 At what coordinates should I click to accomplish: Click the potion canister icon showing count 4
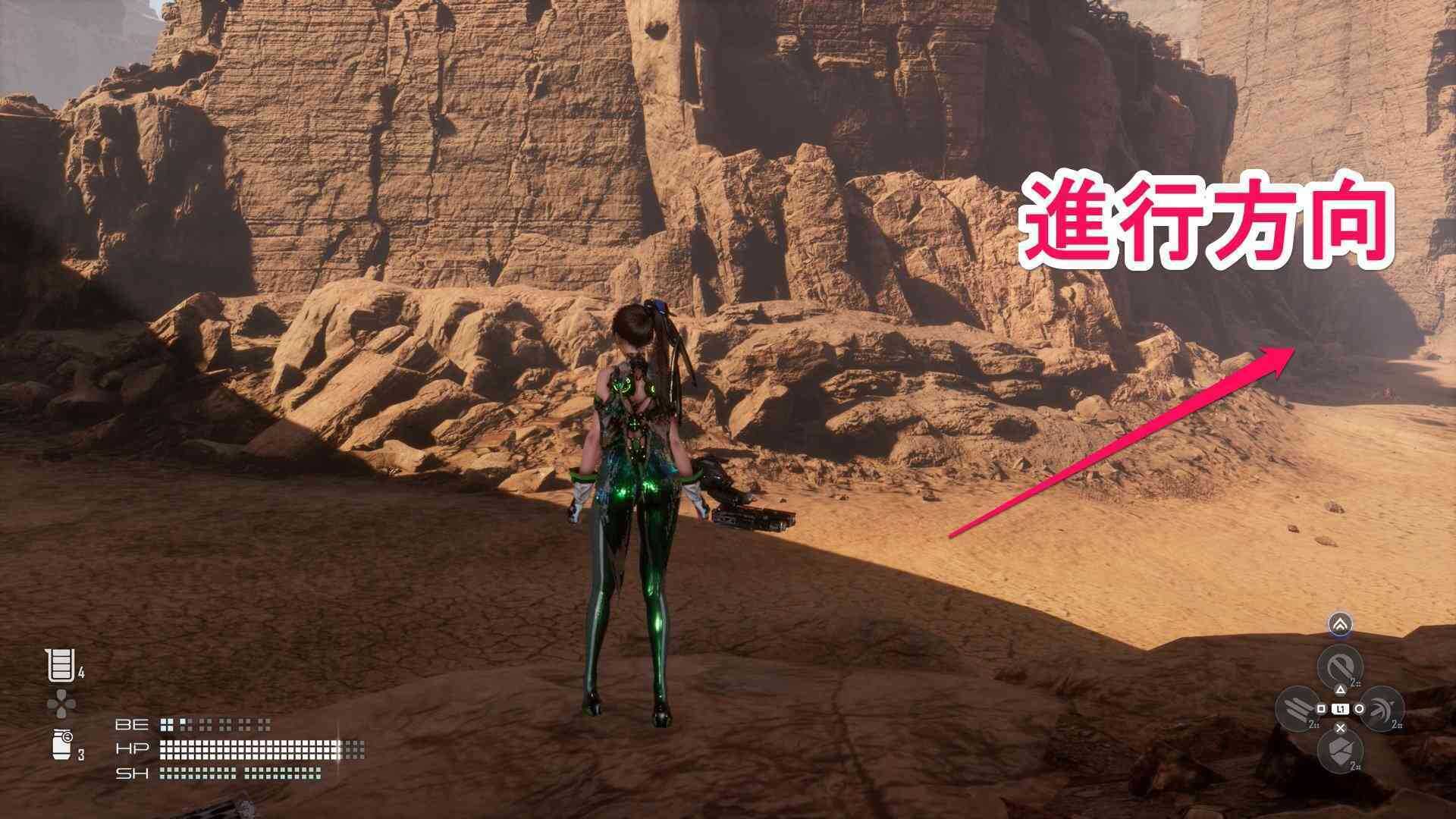61,665
